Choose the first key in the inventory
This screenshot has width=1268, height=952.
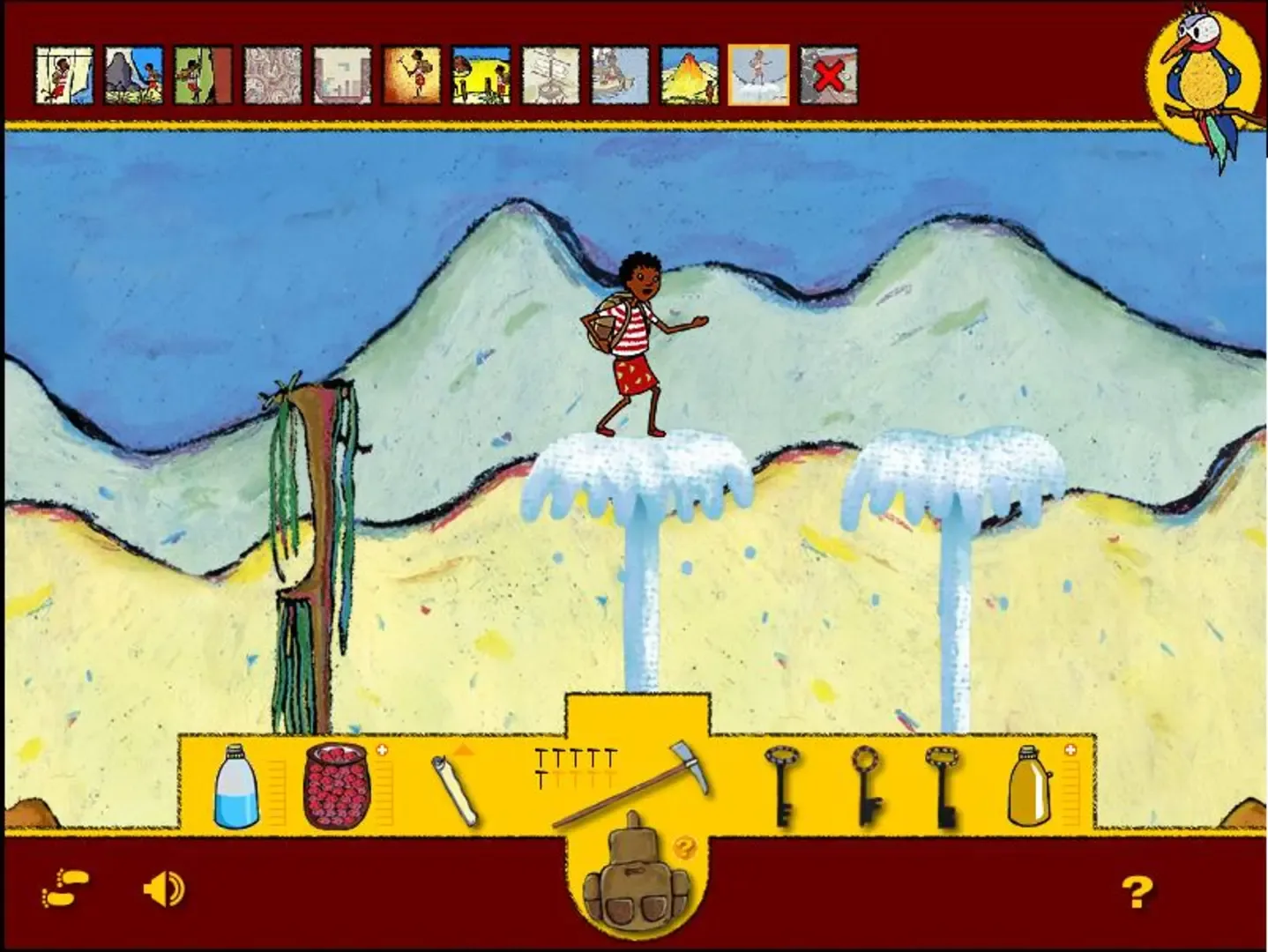point(784,789)
